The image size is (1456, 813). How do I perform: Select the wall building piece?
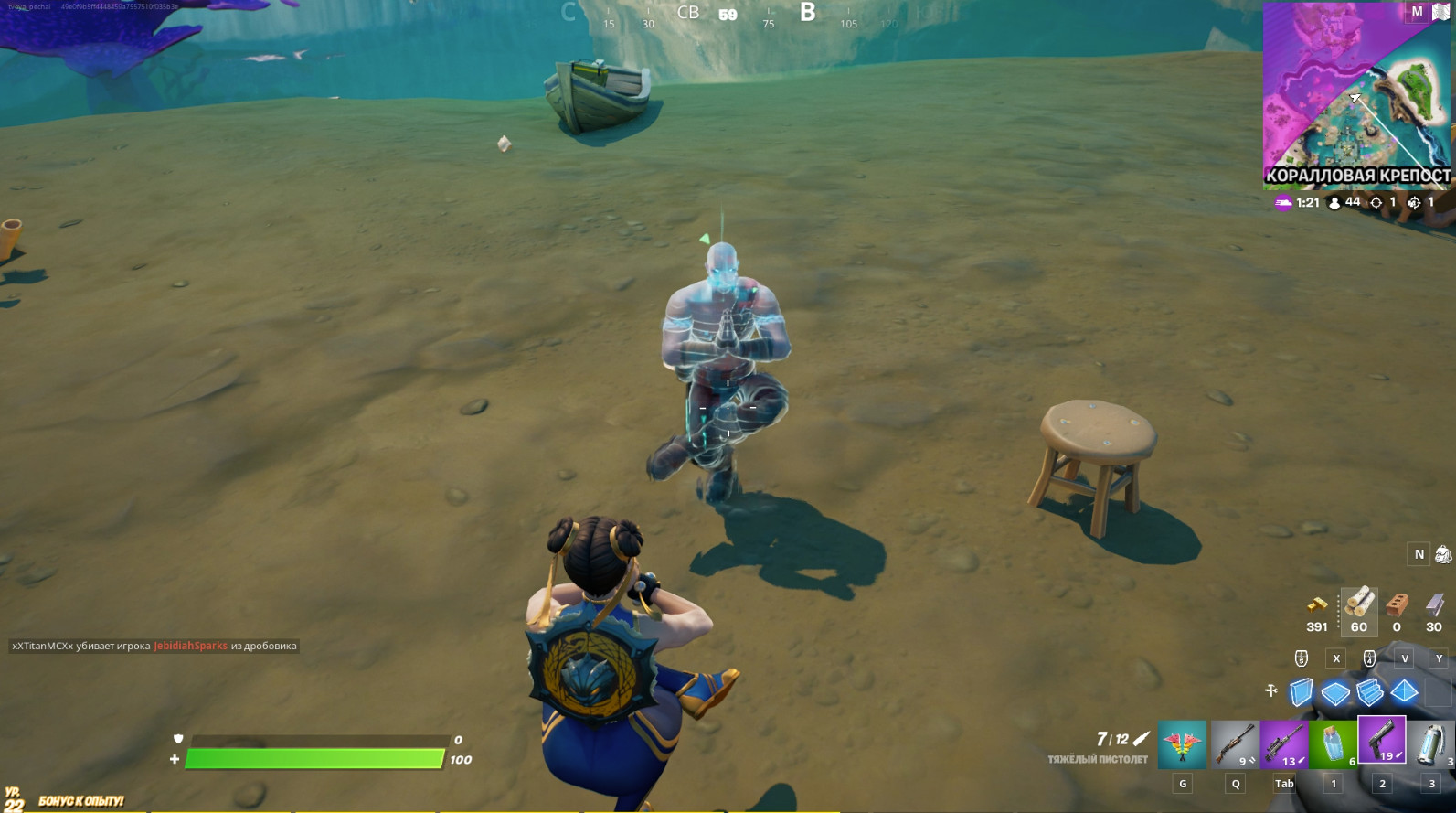pos(1302,692)
